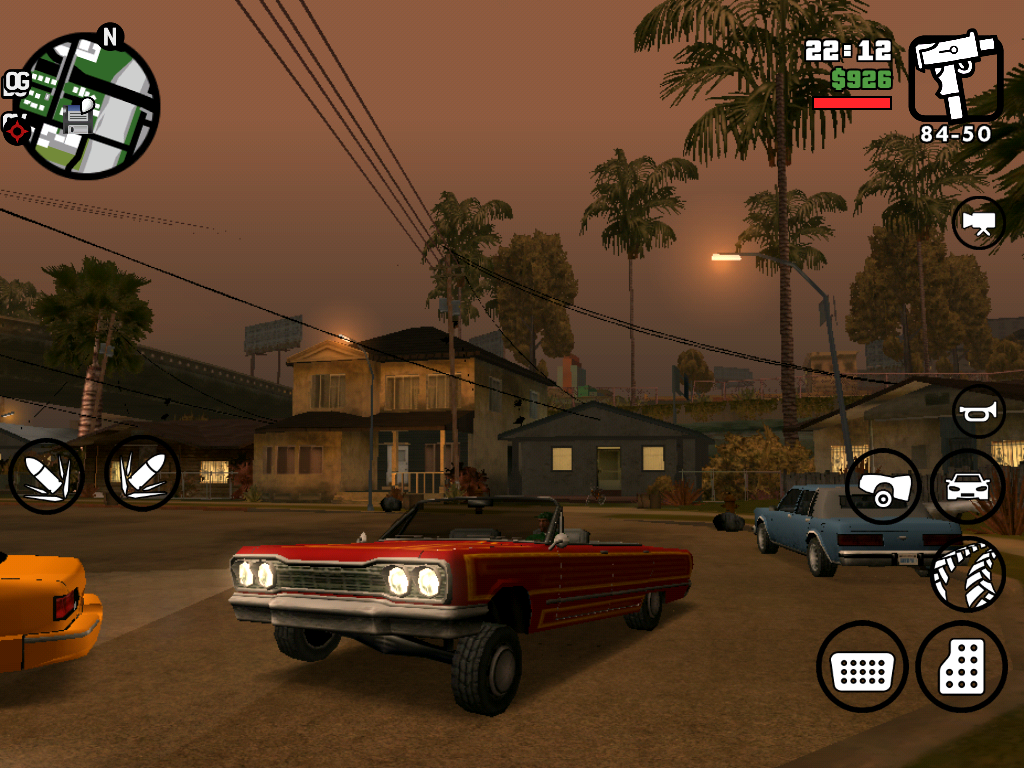Switch weapon via the Uzi icon
The width and height of the screenshot is (1024, 768).
tap(954, 78)
